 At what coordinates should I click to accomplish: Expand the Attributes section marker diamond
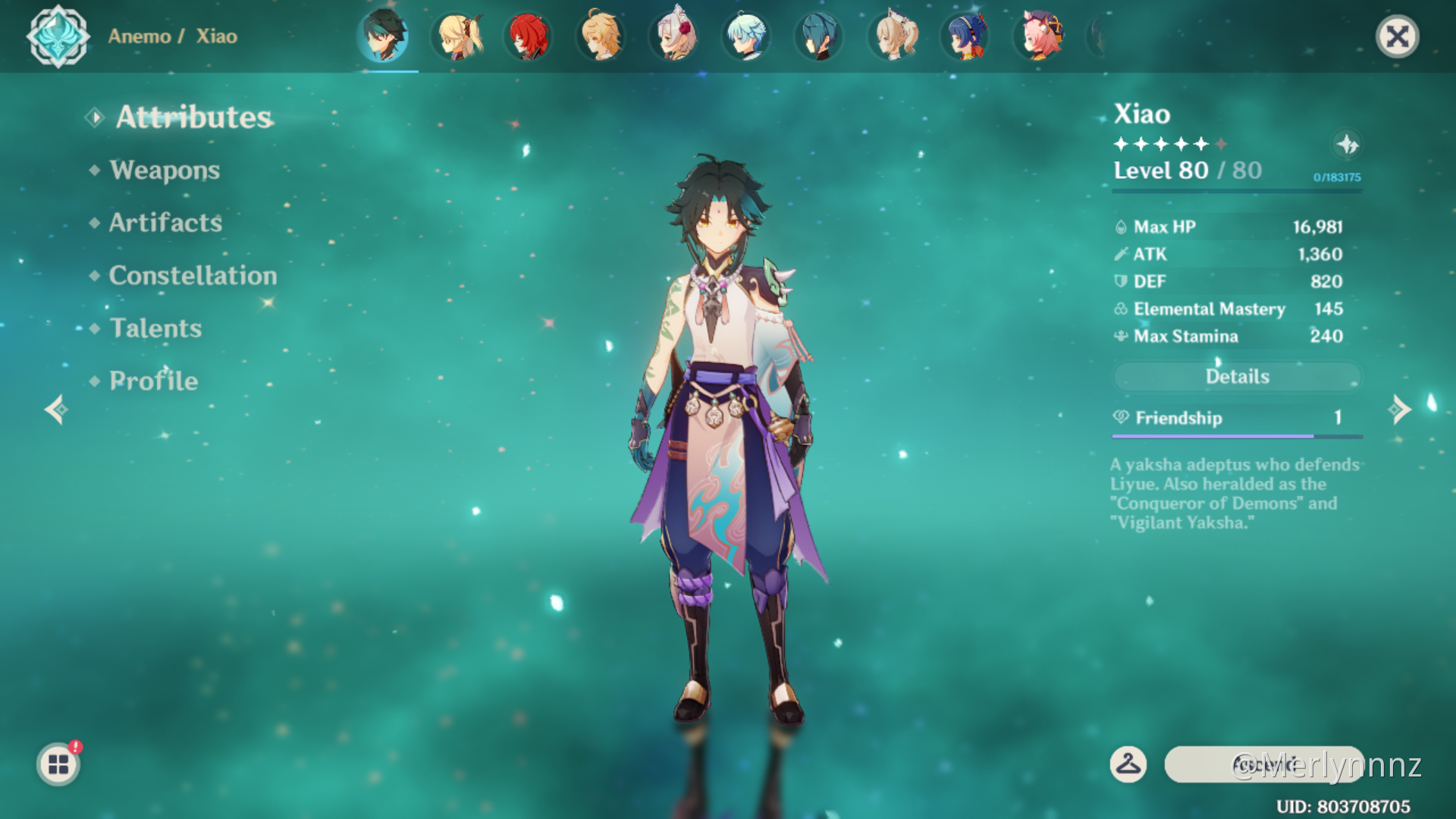coord(95,118)
